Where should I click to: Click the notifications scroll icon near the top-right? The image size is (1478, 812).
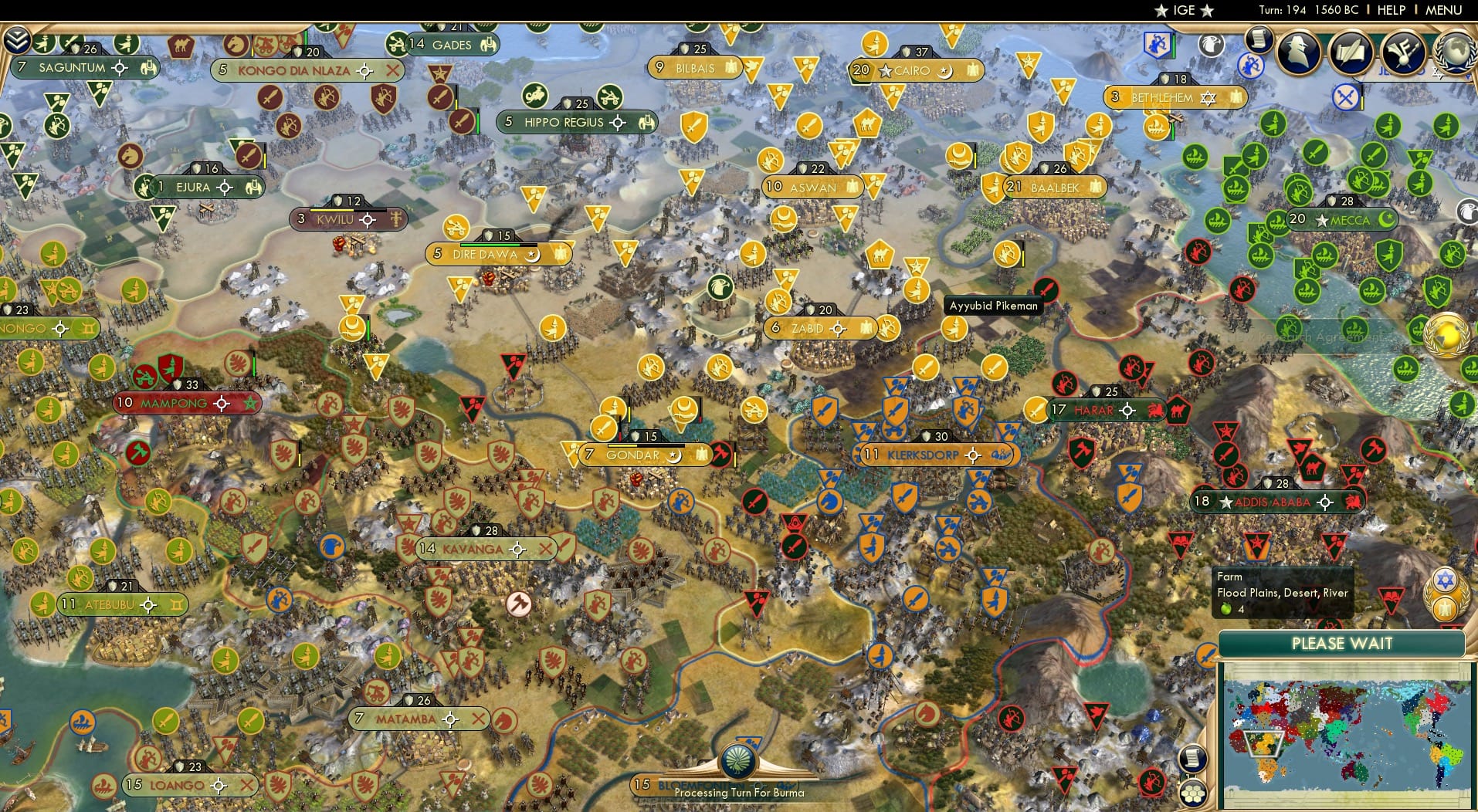pos(1259,40)
